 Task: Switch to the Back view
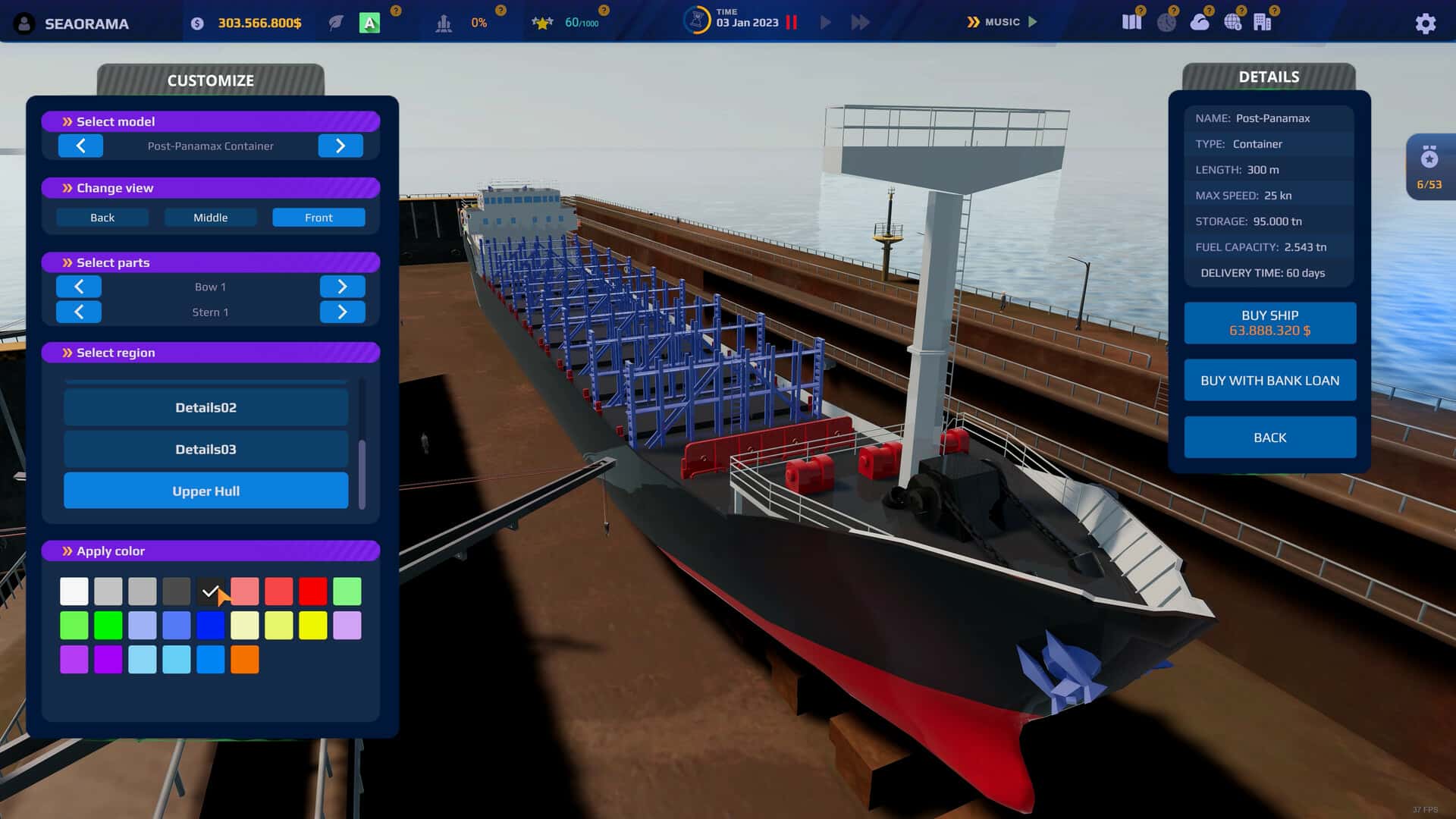tap(102, 217)
